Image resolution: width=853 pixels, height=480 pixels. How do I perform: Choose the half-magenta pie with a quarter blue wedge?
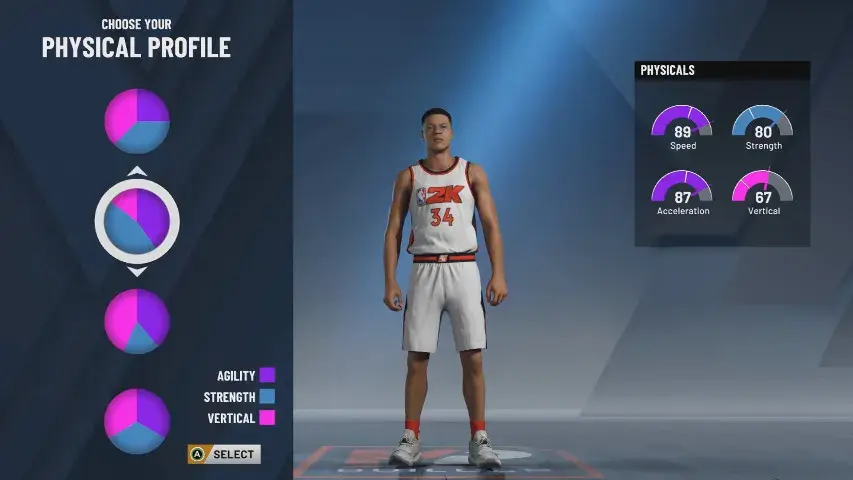tap(137, 121)
